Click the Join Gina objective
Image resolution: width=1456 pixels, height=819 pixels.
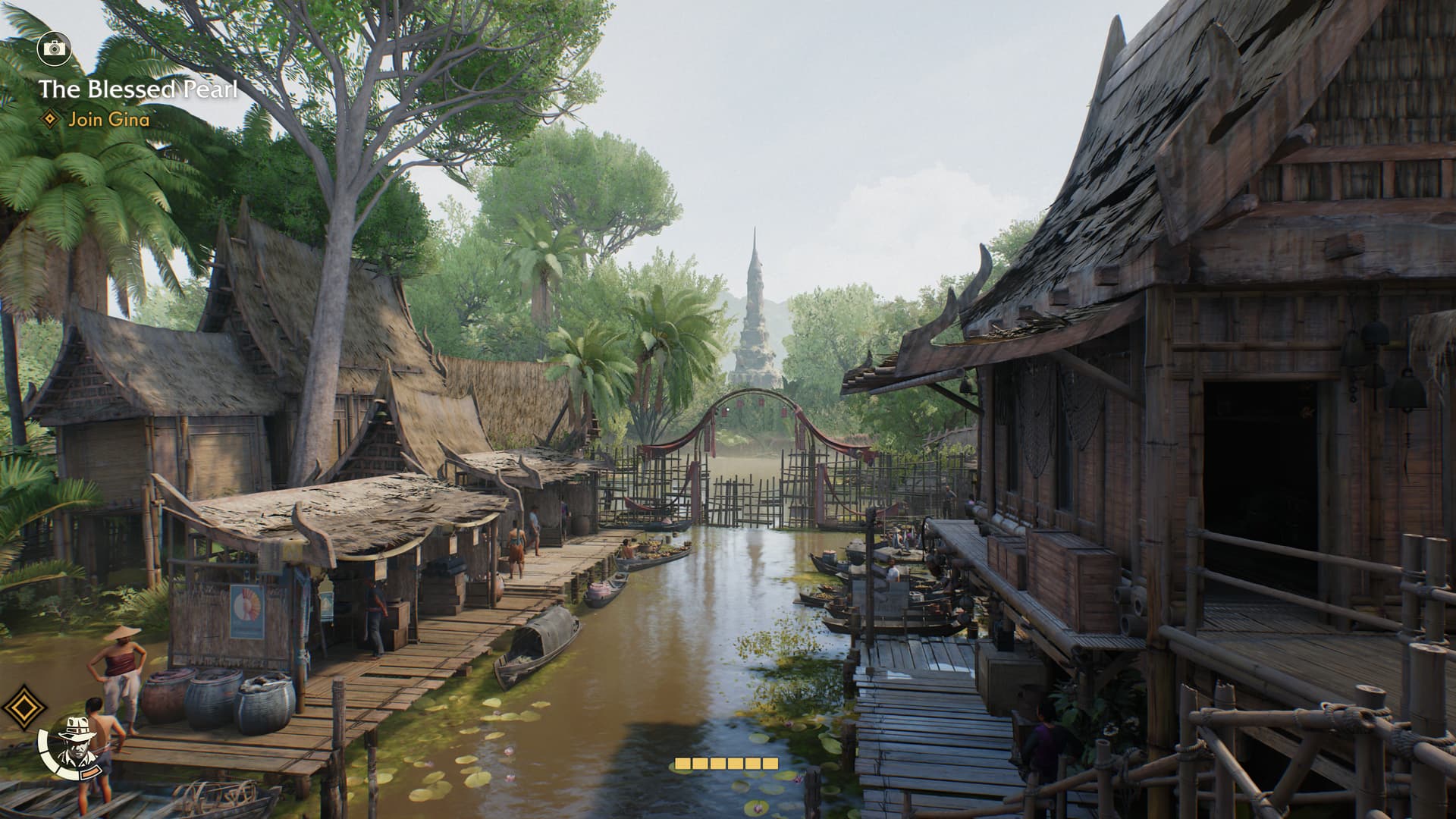(x=108, y=119)
